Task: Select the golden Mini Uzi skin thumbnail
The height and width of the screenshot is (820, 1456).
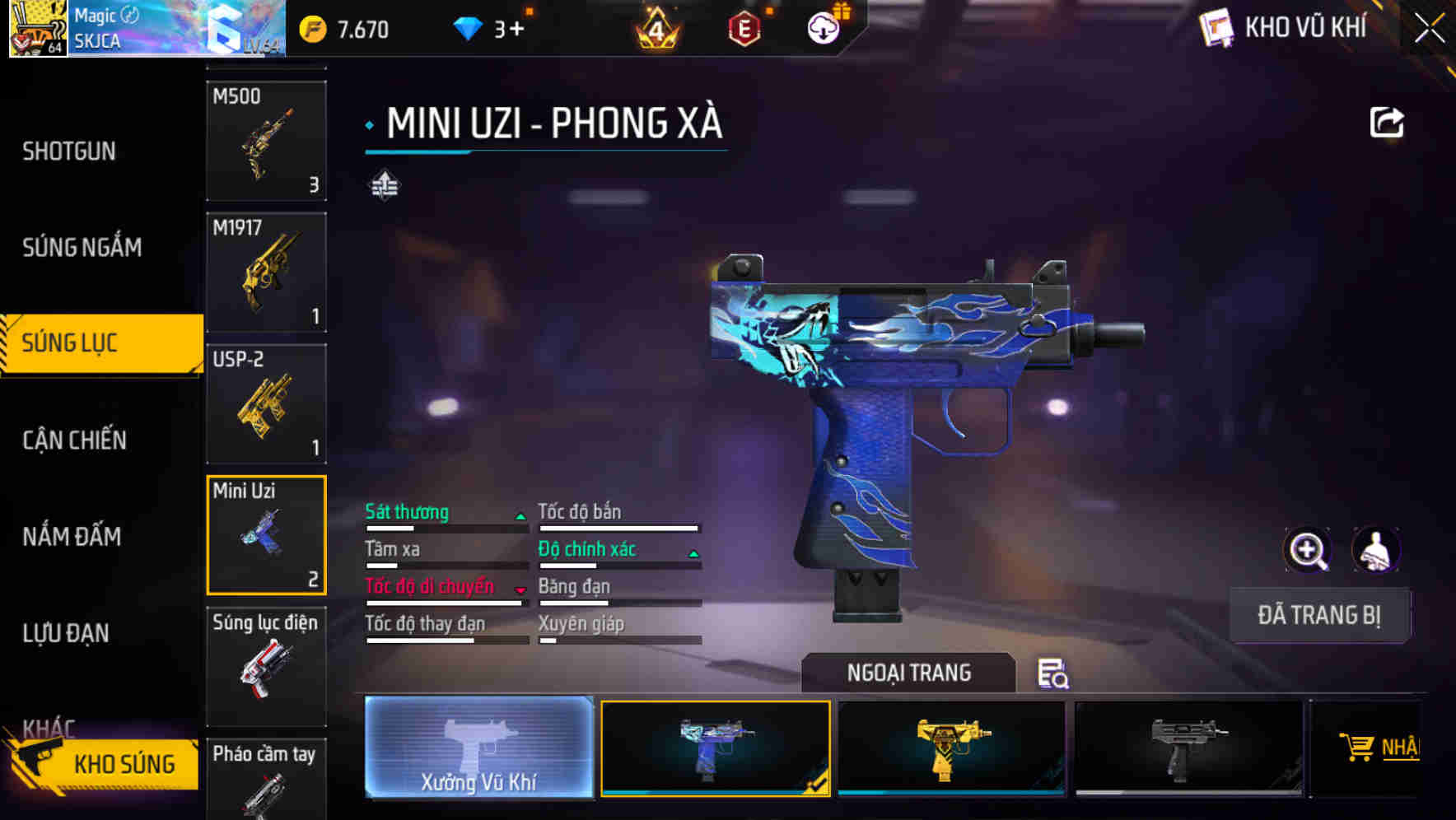Action: coord(952,748)
